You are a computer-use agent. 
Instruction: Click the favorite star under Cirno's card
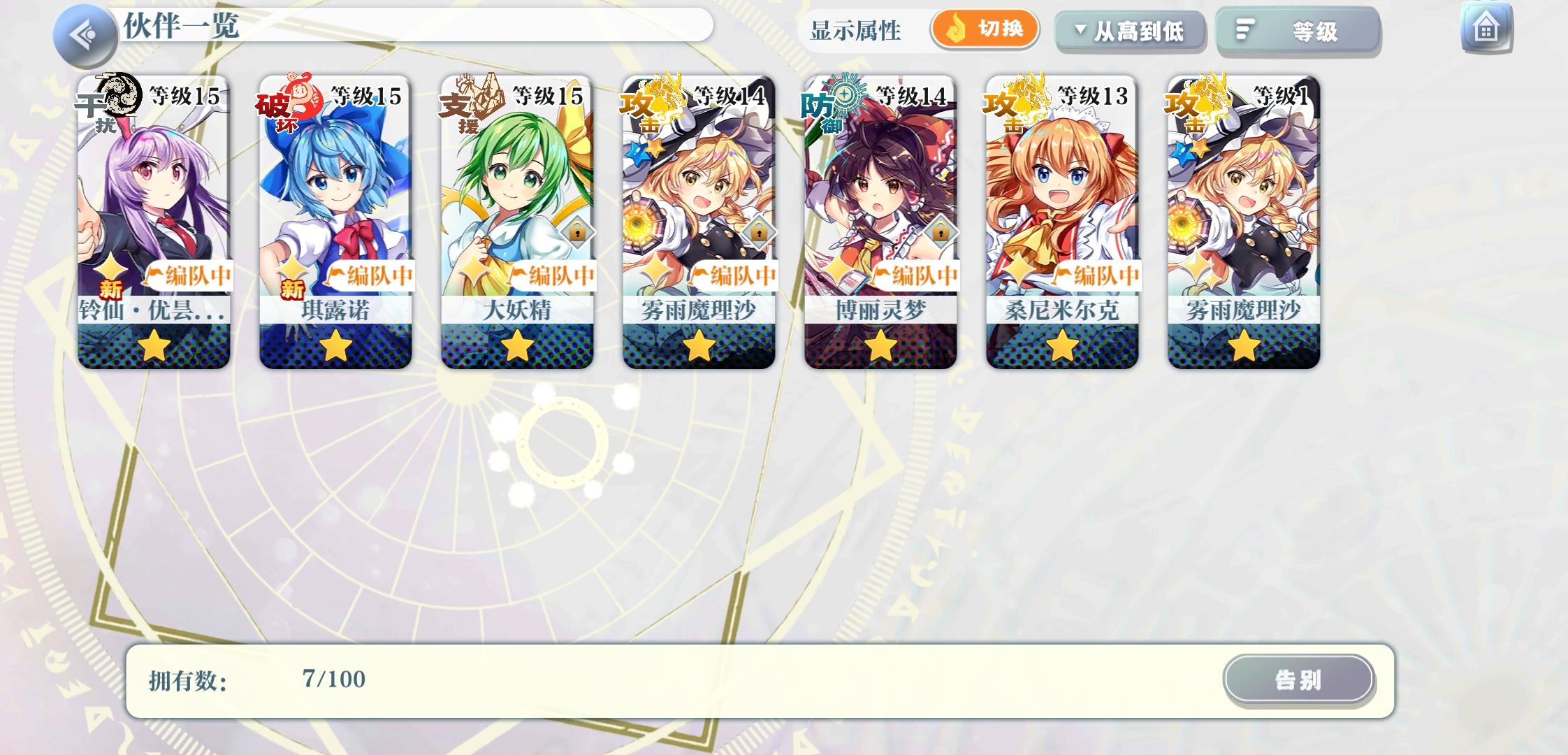(x=334, y=343)
